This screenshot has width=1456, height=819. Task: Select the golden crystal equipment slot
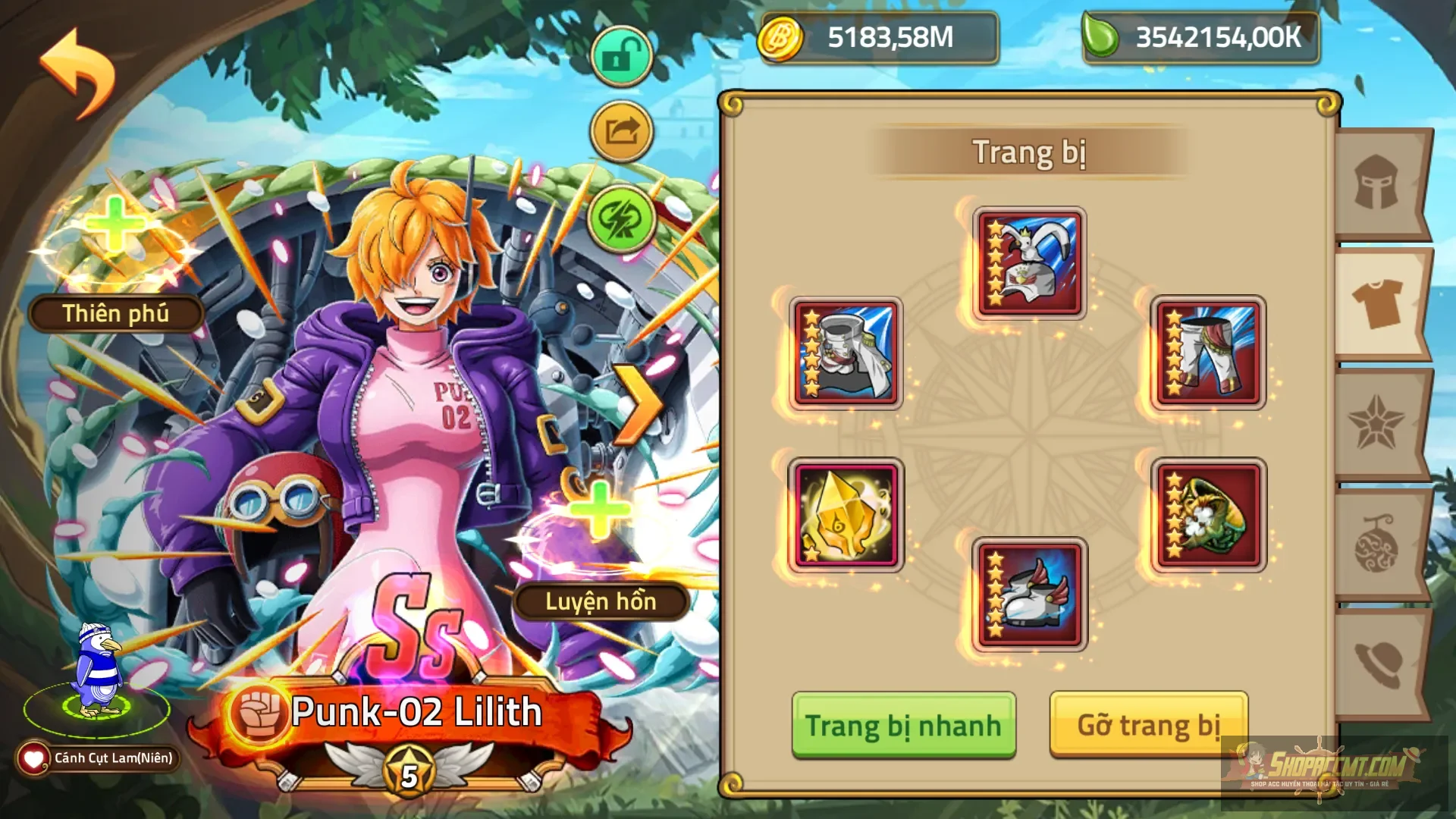pos(847,516)
